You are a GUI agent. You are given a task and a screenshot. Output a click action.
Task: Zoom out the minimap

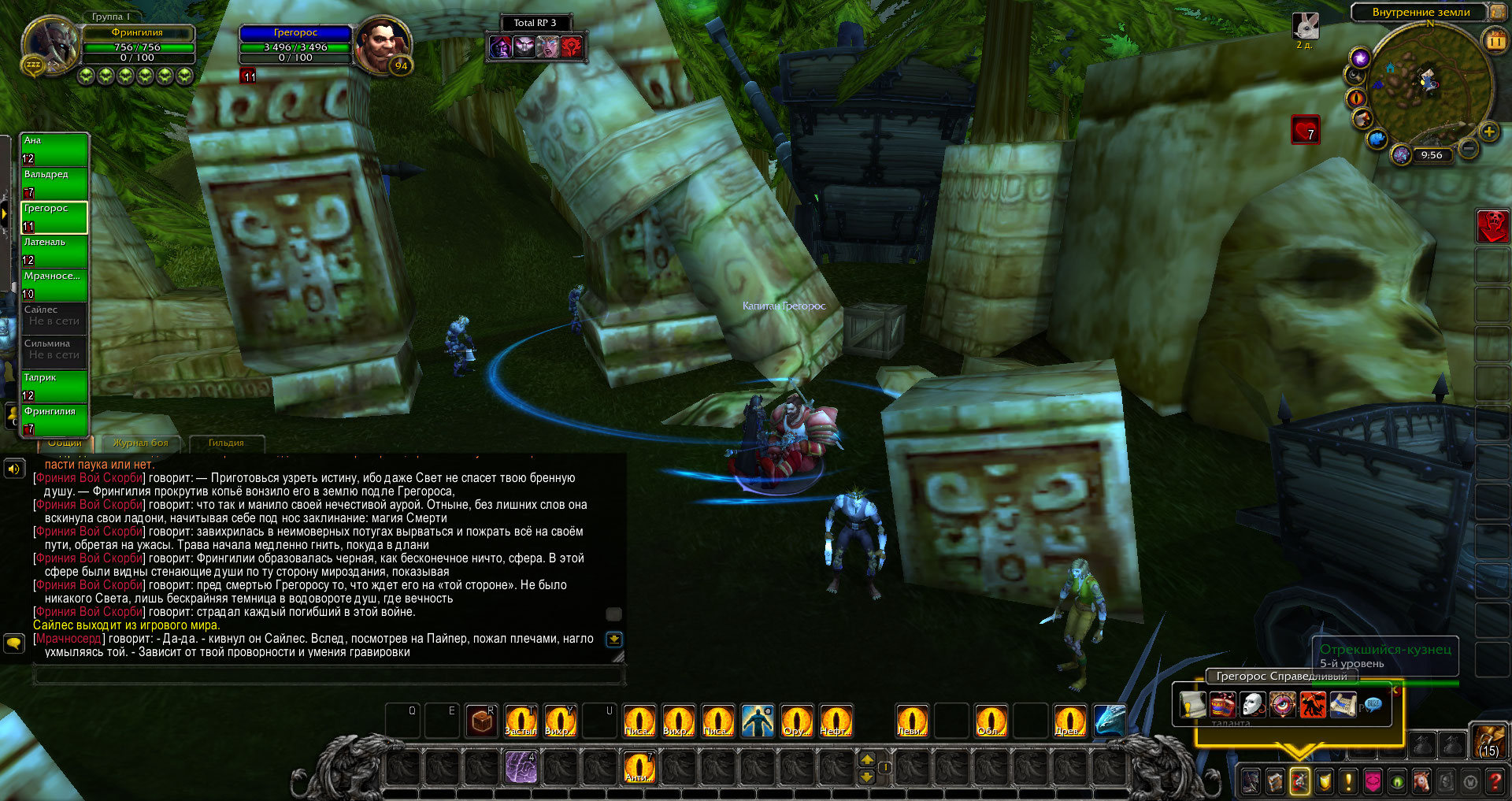point(1468,147)
